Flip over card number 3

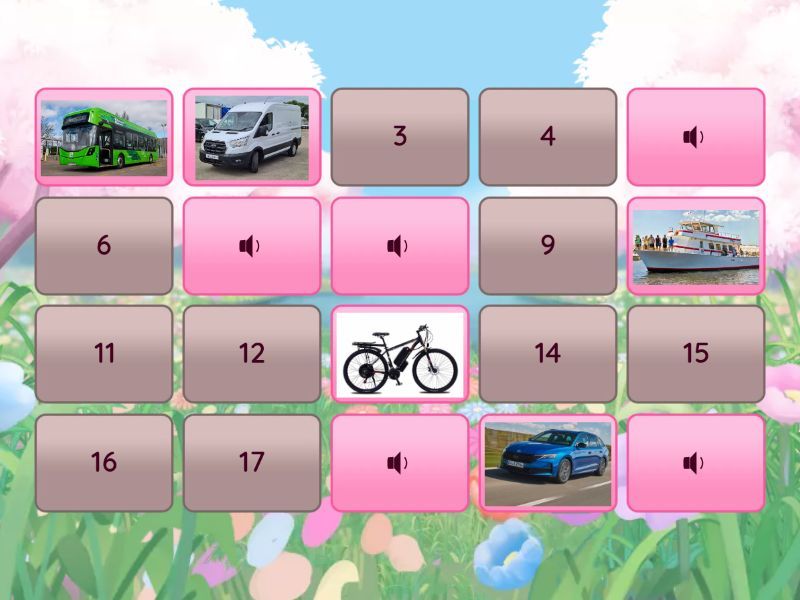click(400, 137)
